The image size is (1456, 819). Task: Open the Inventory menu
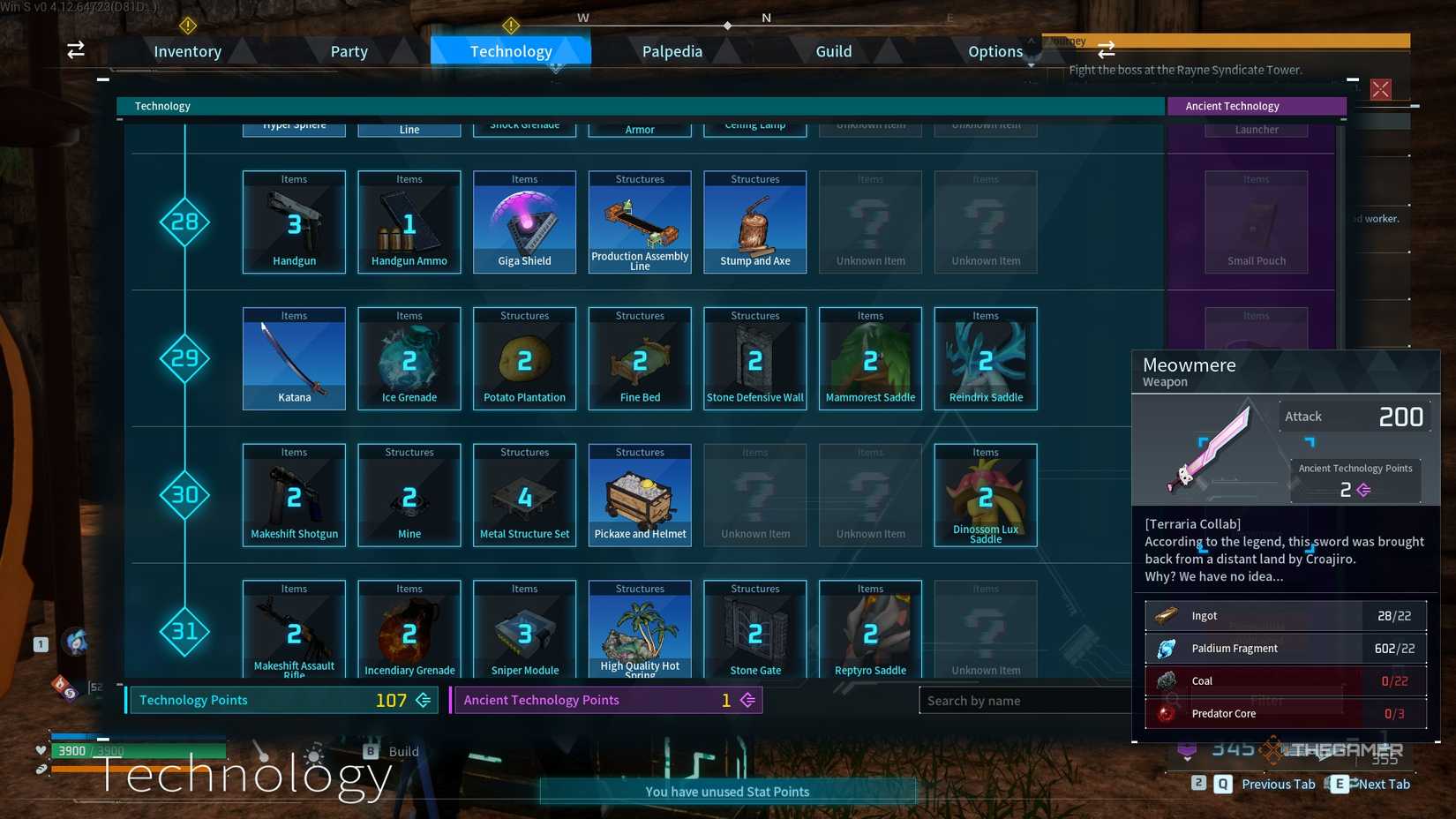tap(187, 51)
